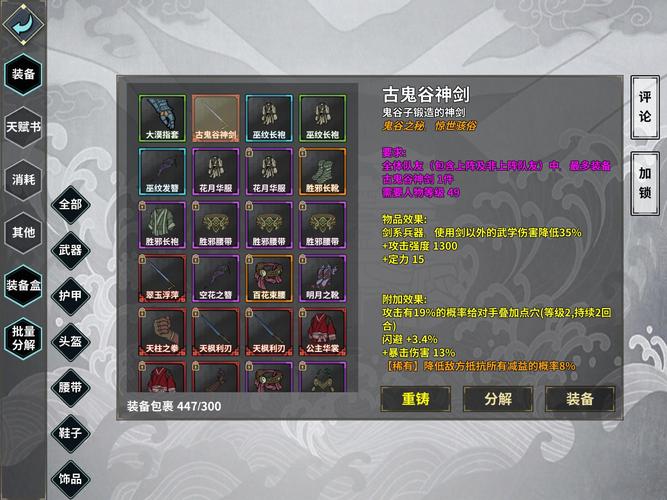Filter by 武器 weapons
The width and height of the screenshot is (667, 500).
(x=70, y=250)
